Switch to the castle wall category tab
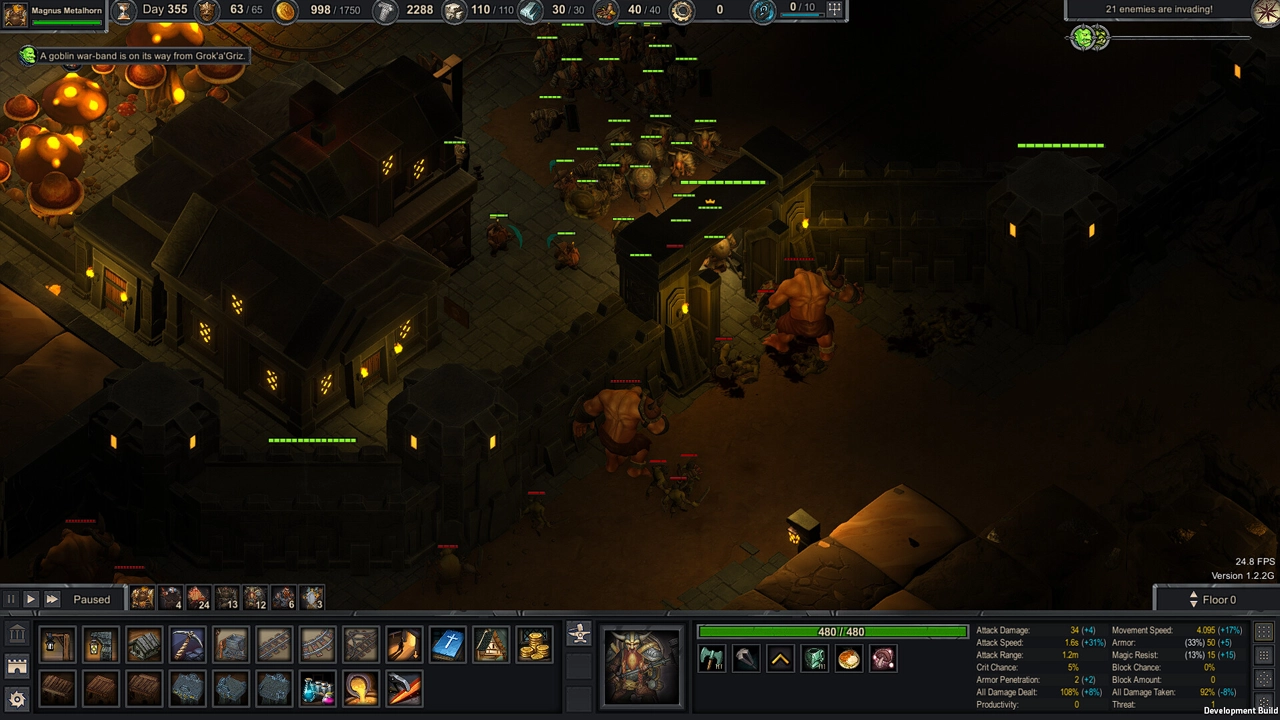The height and width of the screenshot is (720, 1280). 17,666
